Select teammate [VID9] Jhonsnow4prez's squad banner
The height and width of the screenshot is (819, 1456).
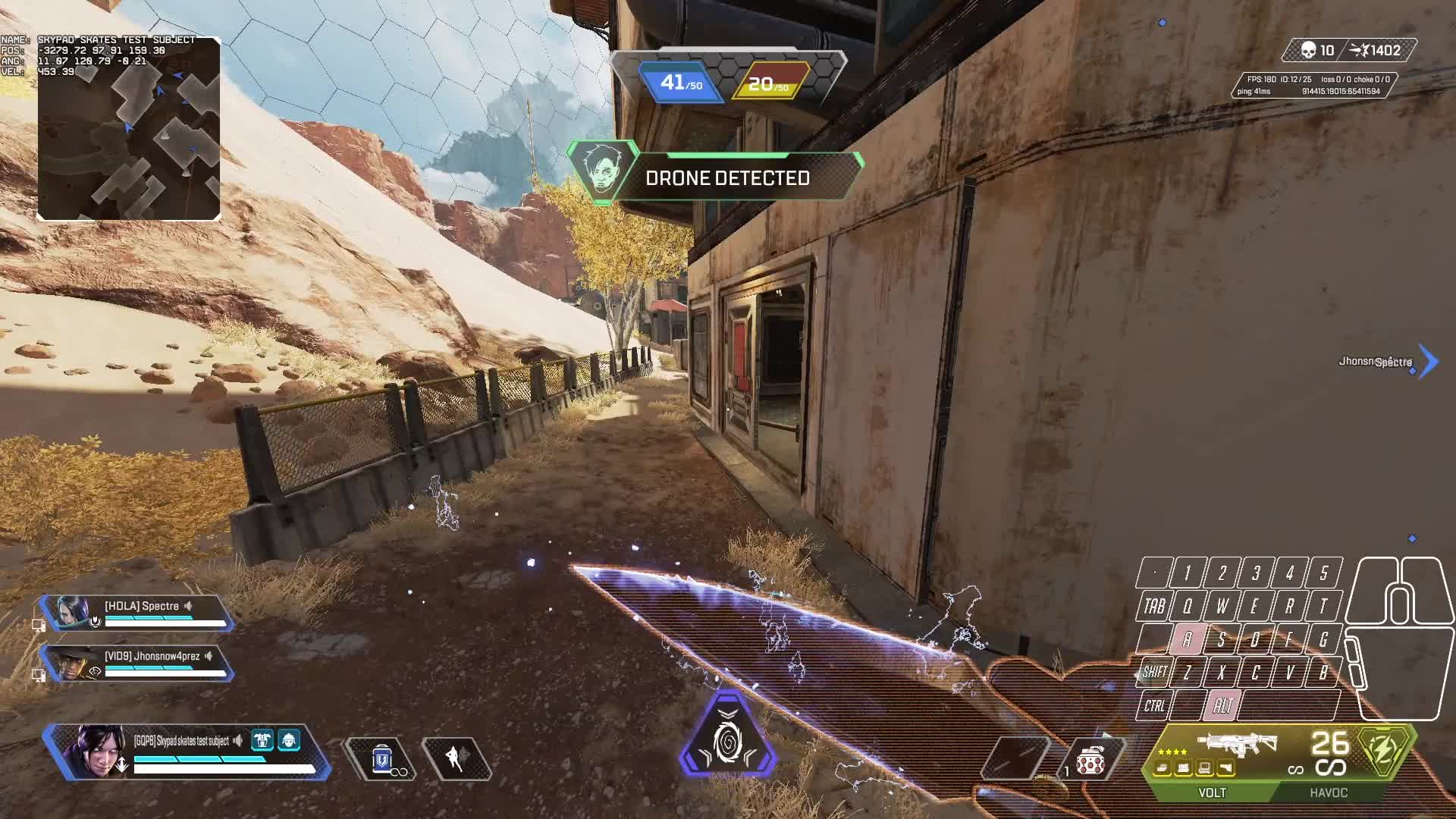pyautogui.click(x=136, y=663)
